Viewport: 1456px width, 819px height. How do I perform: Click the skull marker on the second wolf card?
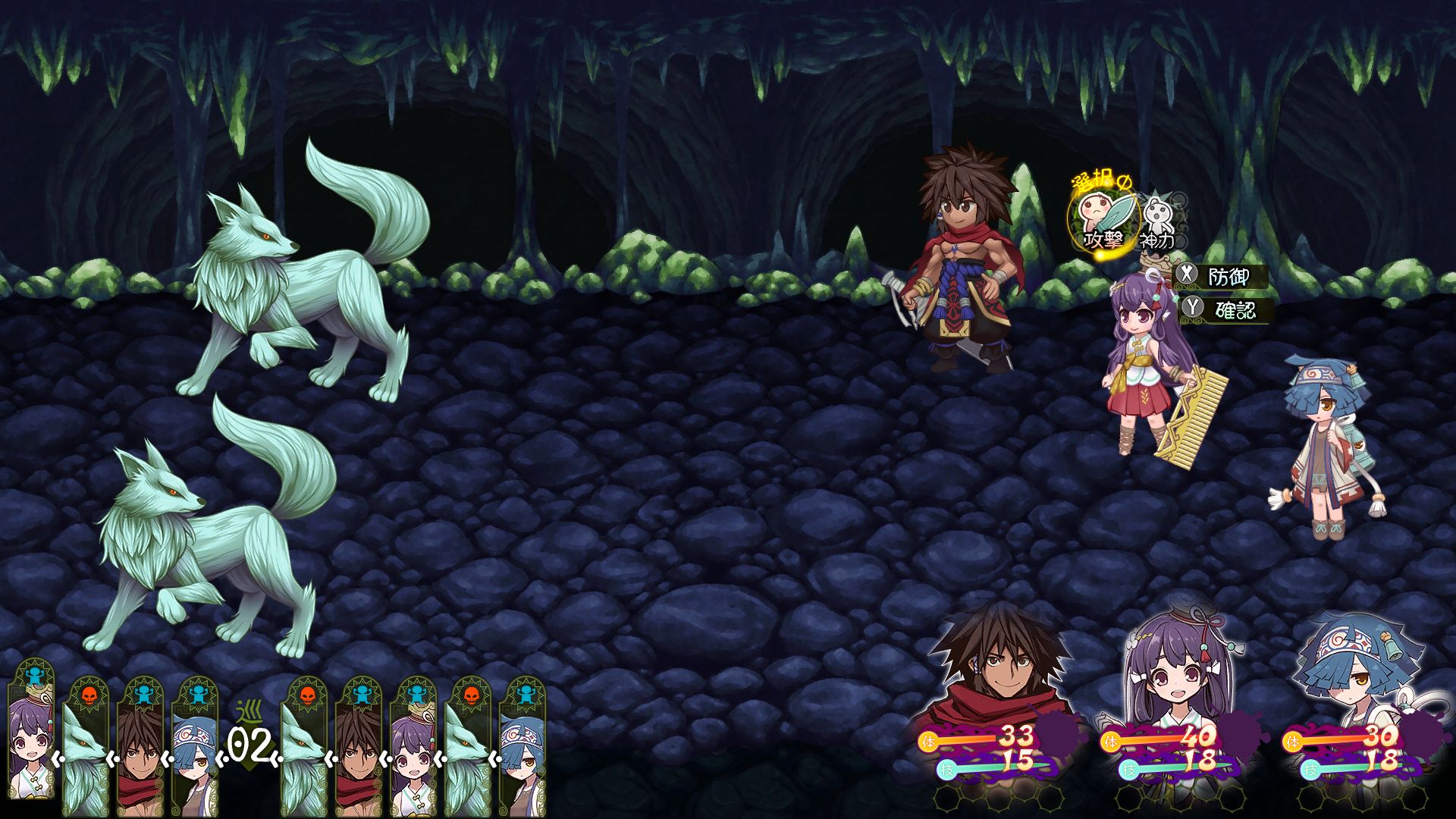pyautogui.click(x=307, y=696)
